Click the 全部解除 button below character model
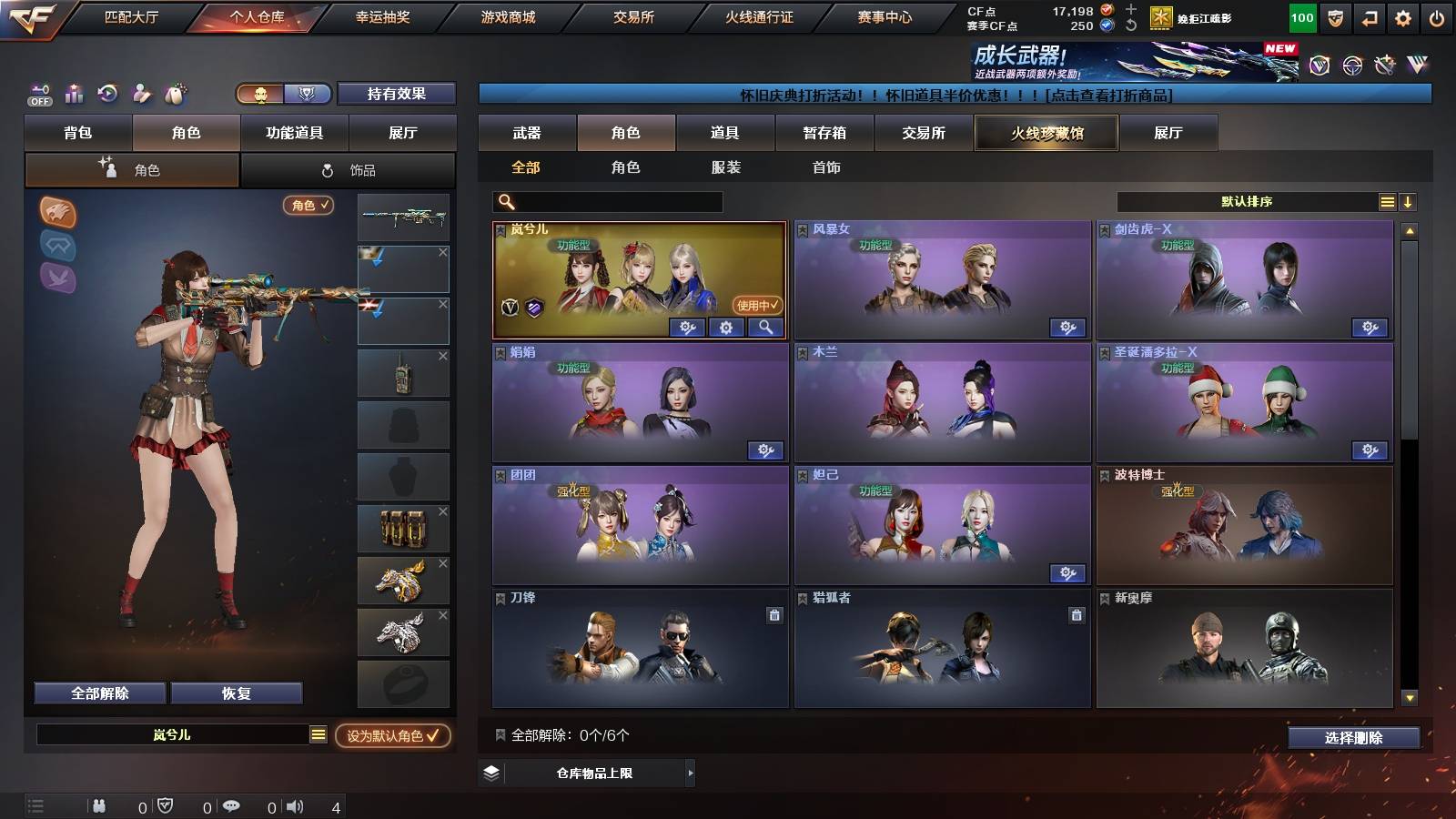 (x=98, y=693)
